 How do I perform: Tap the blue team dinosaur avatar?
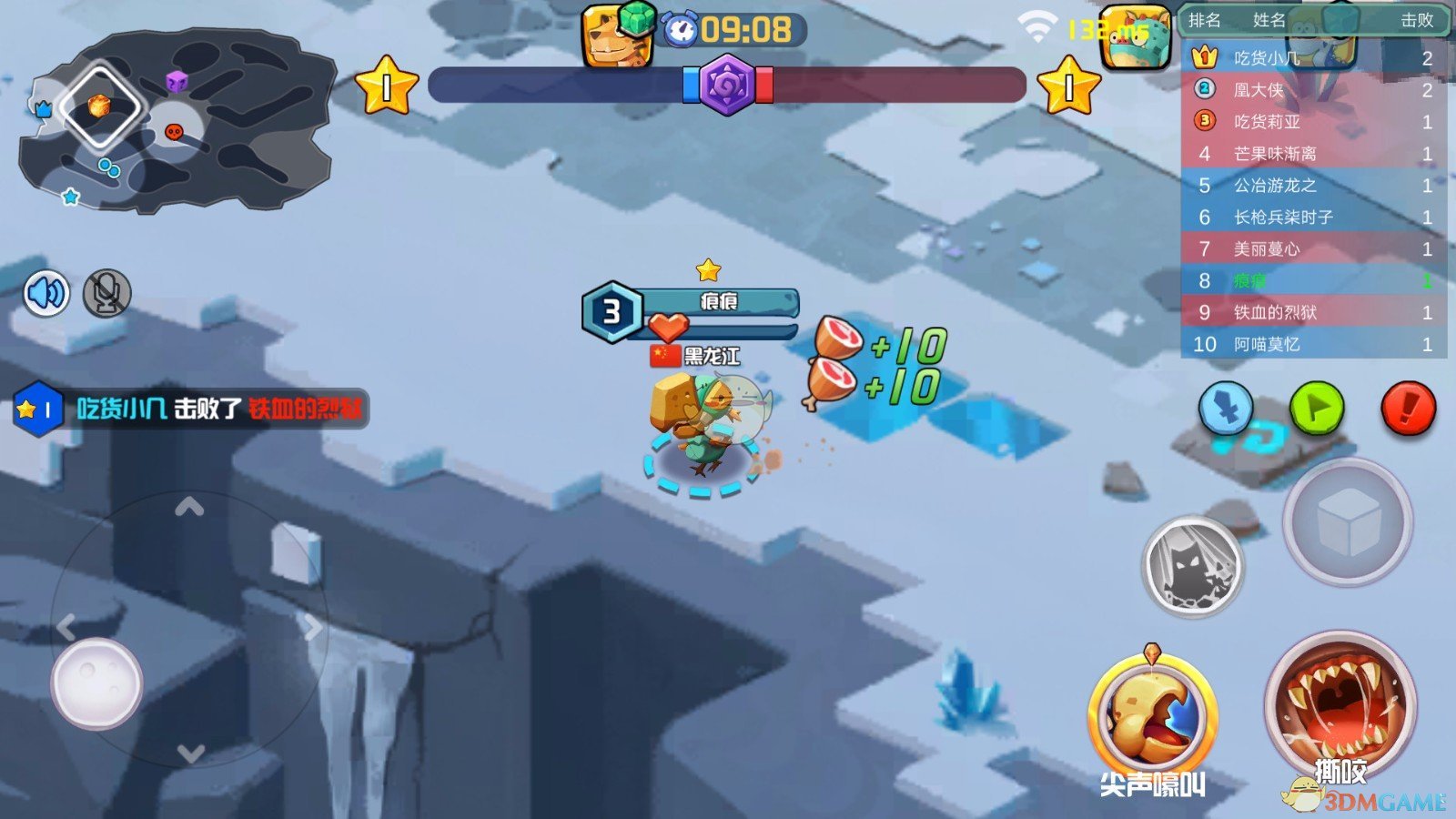(x=616, y=36)
